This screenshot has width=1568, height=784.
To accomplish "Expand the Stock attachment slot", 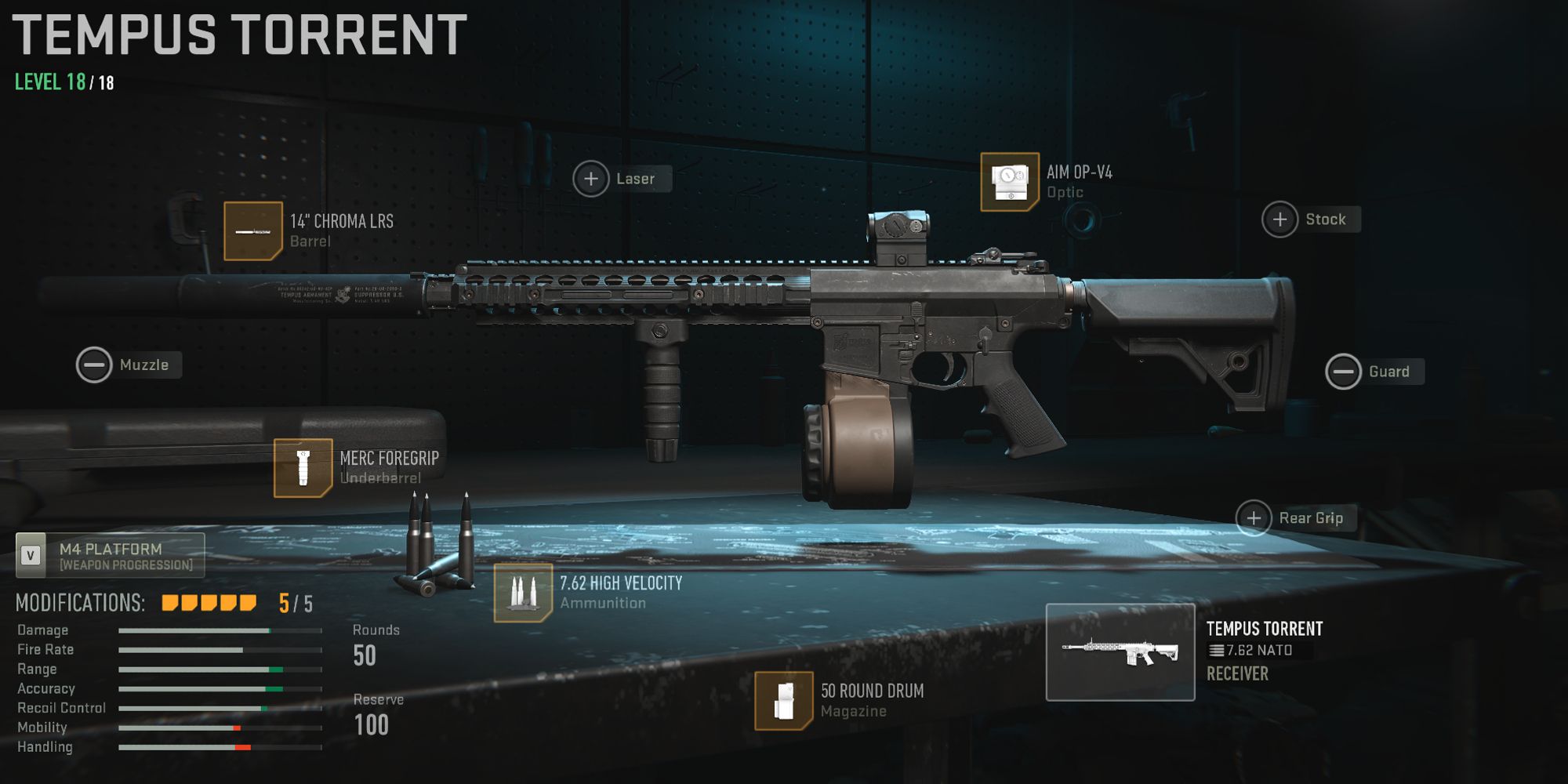I will pyautogui.click(x=1279, y=220).
